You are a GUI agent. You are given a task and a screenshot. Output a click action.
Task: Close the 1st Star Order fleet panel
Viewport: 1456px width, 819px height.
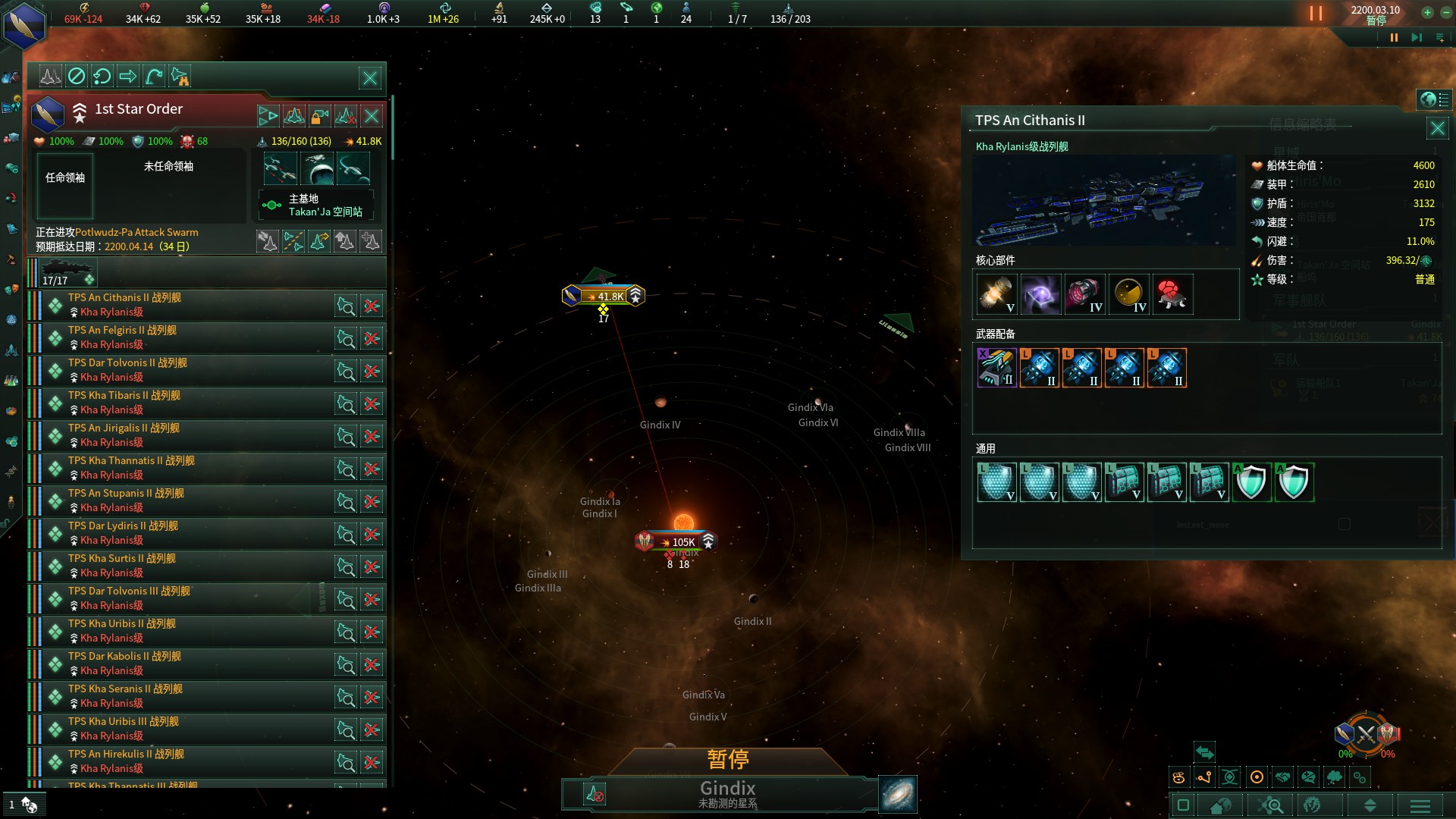(x=370, y=78)
